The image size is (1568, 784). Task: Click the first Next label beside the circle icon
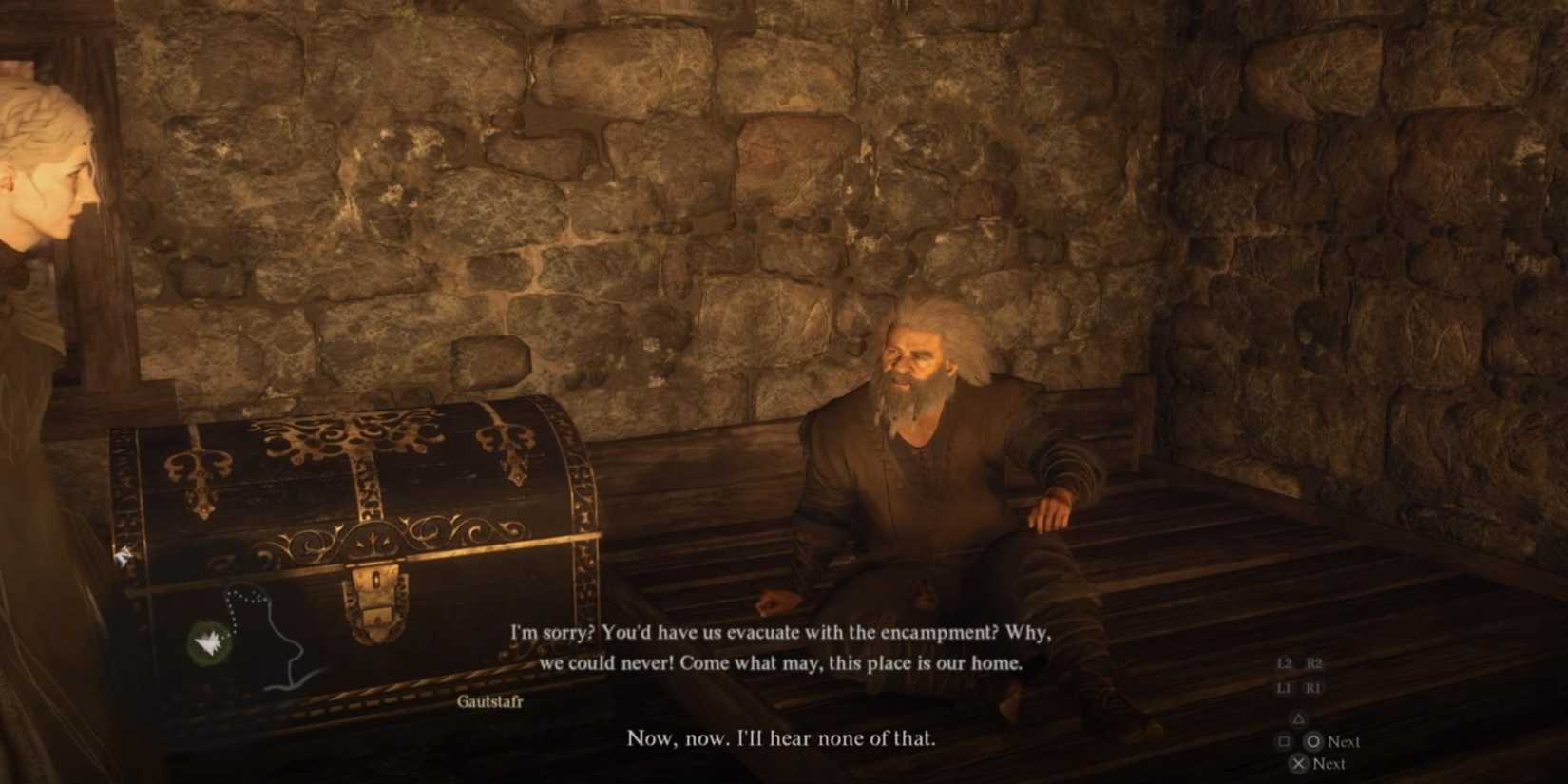[x=1343, y=741]
